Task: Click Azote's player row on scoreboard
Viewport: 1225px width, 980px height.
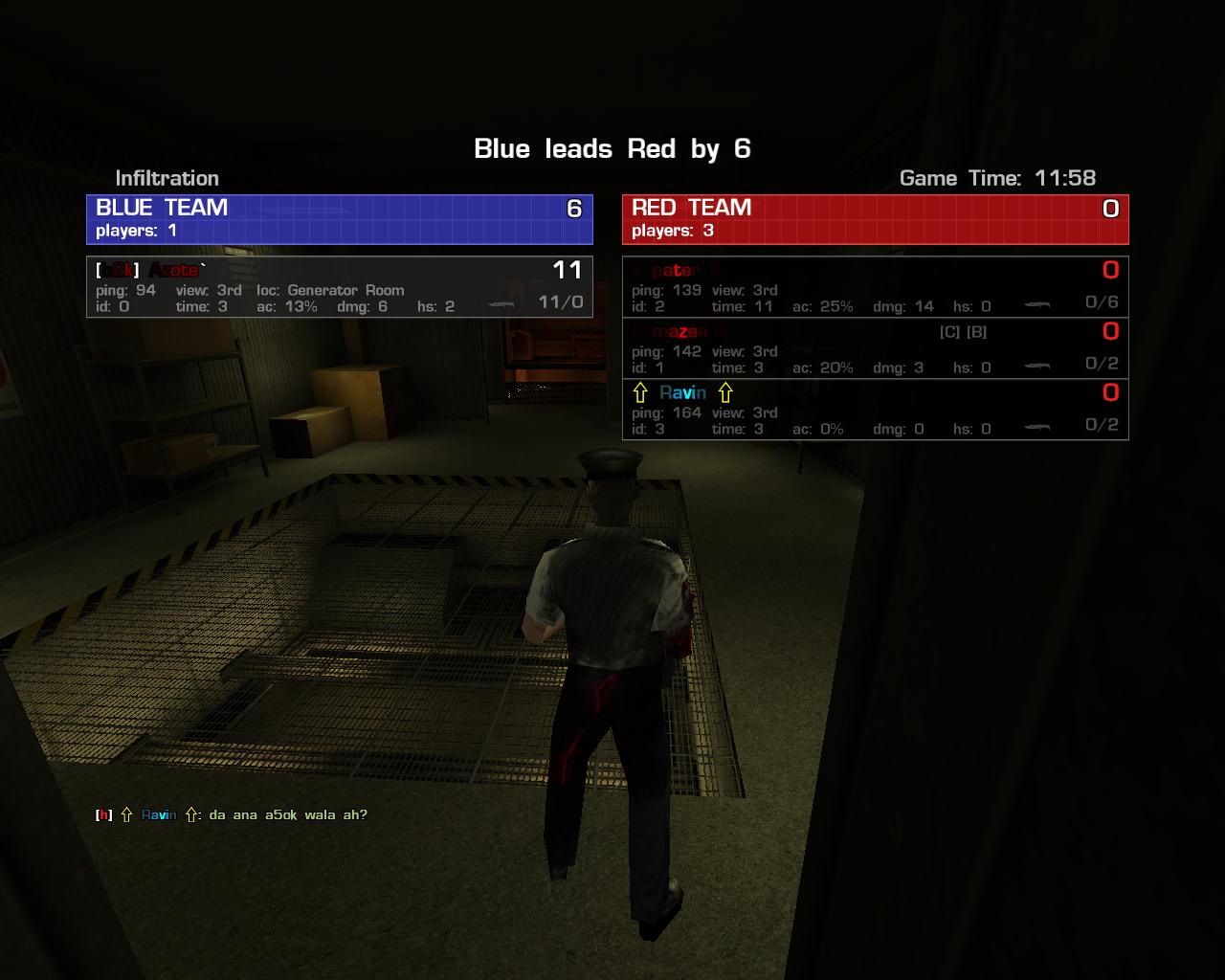Action: 339,287
